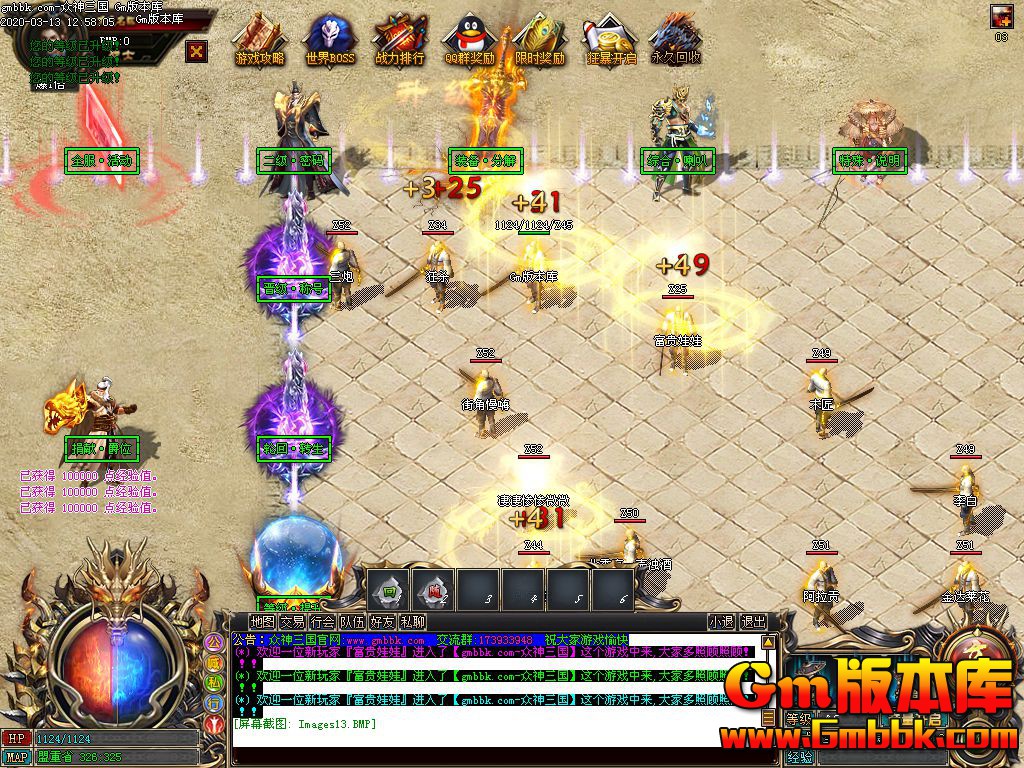Switch to 私聊 private chat
The image size is (1024, 768).
412,622
